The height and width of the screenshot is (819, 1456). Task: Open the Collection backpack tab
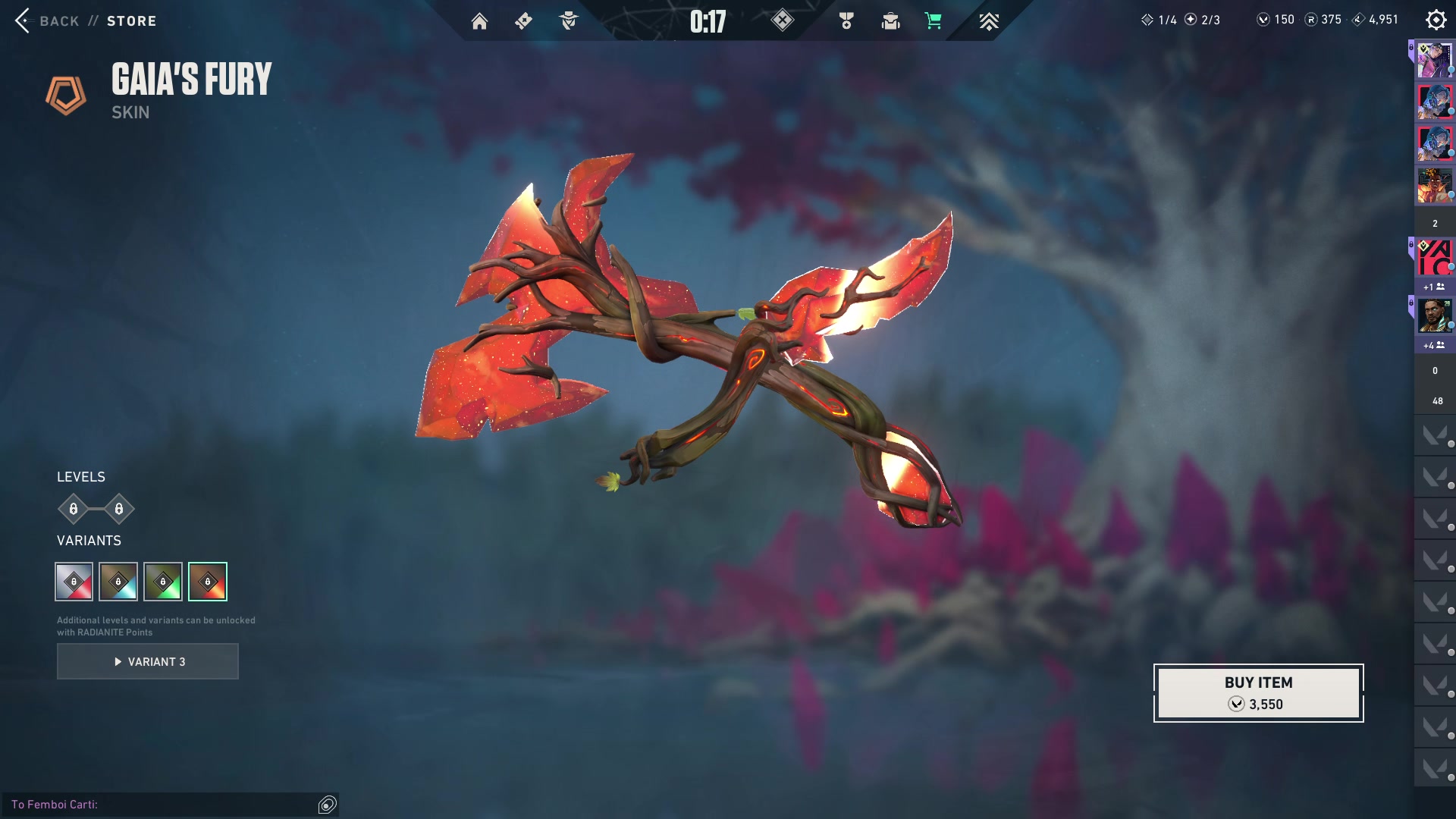tap(890, 21)
